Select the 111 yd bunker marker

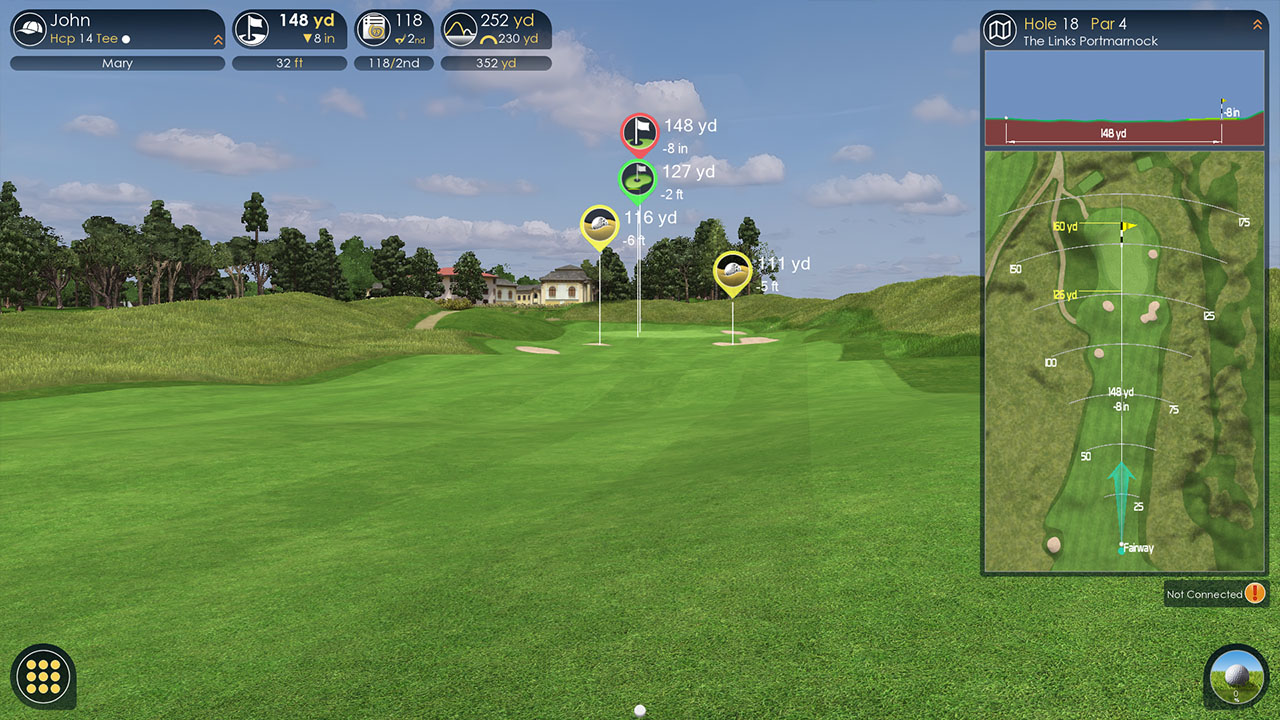732,270
